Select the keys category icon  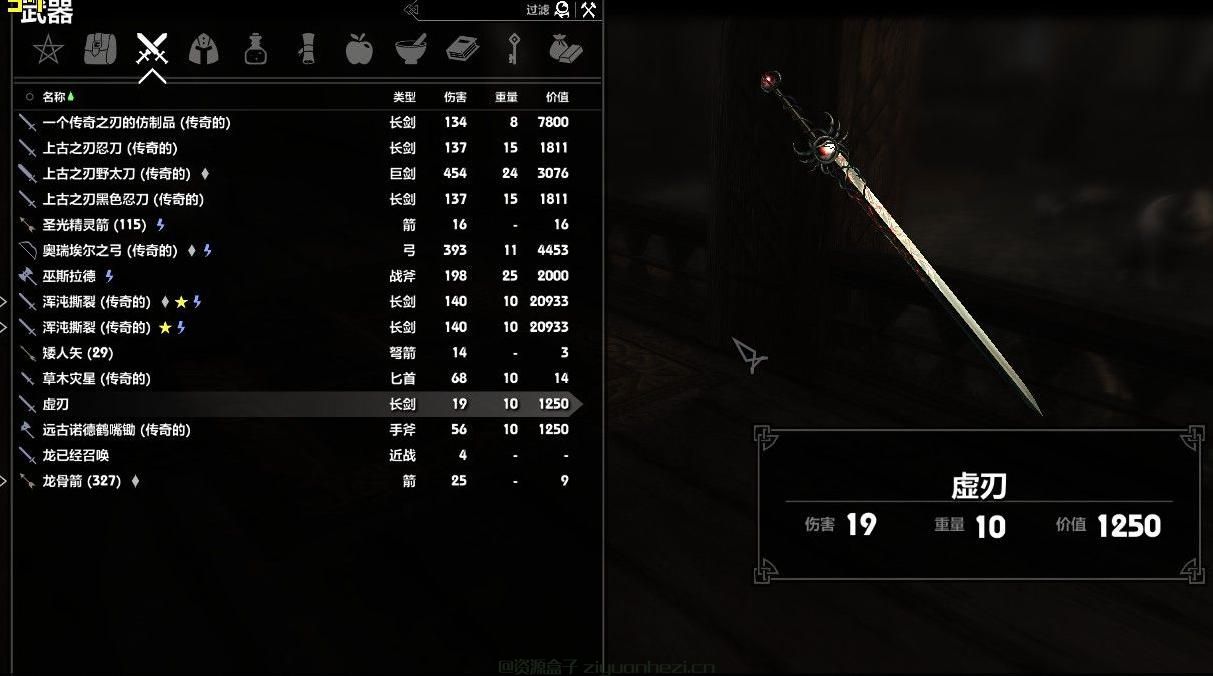(514, 49)
